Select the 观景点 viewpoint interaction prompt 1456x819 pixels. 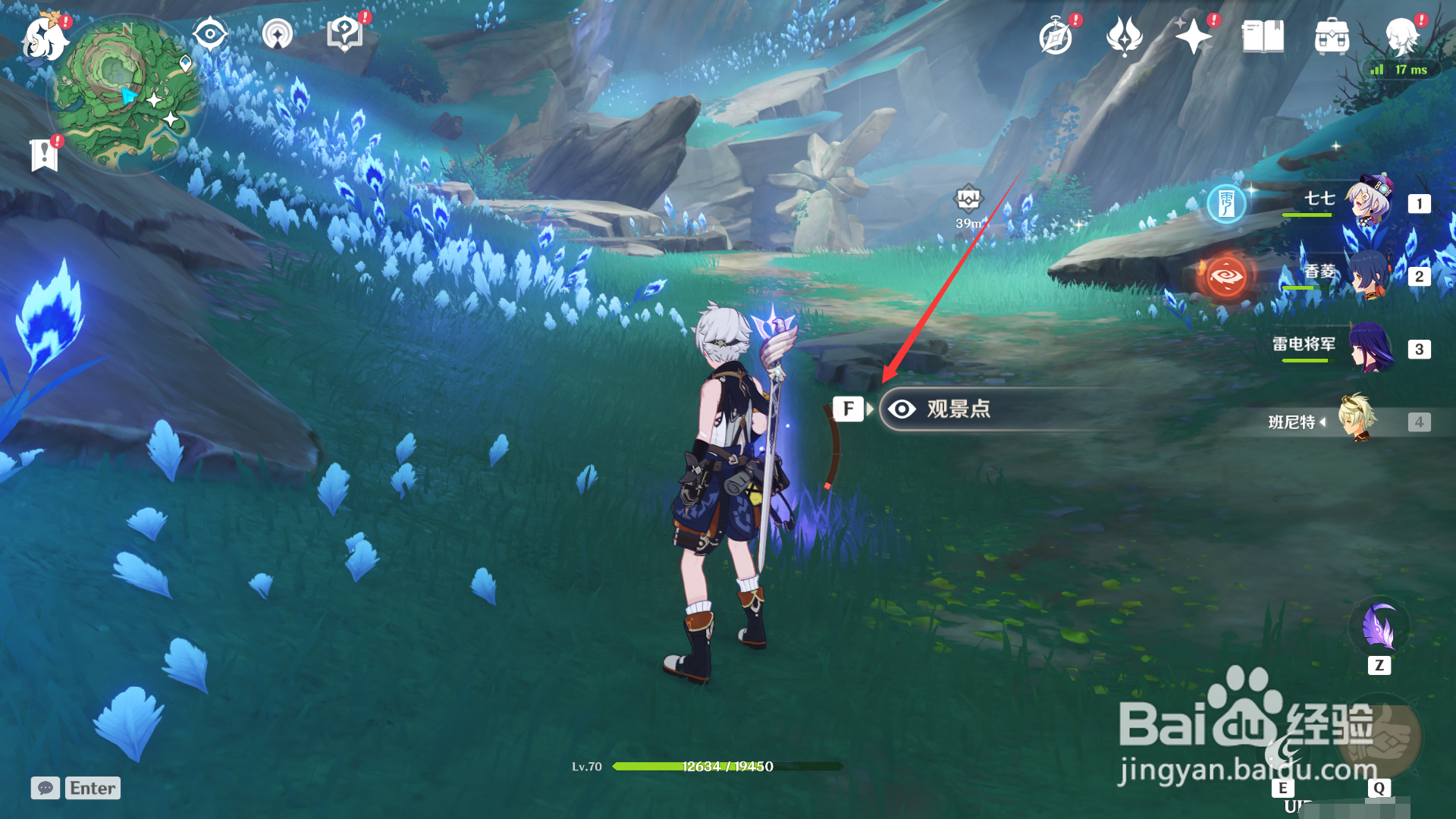959,409
